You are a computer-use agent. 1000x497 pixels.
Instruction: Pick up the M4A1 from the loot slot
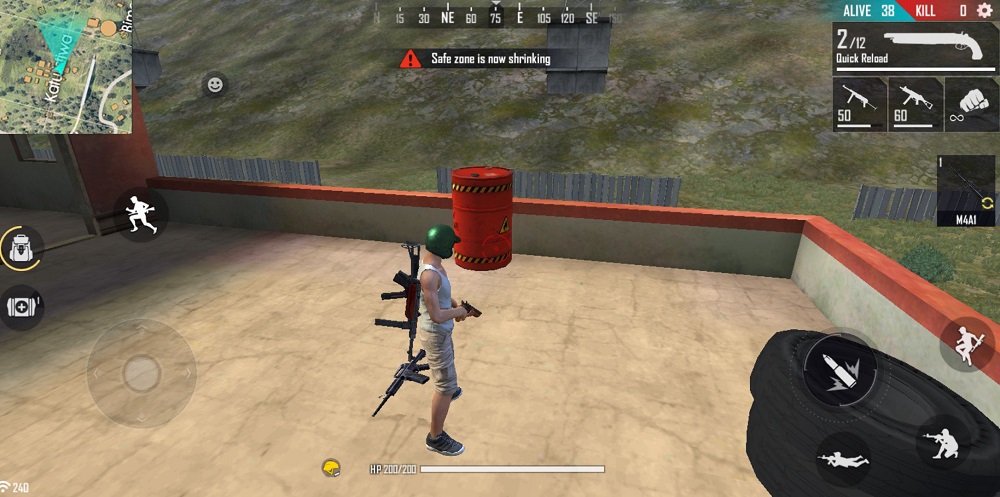point(967,191)
